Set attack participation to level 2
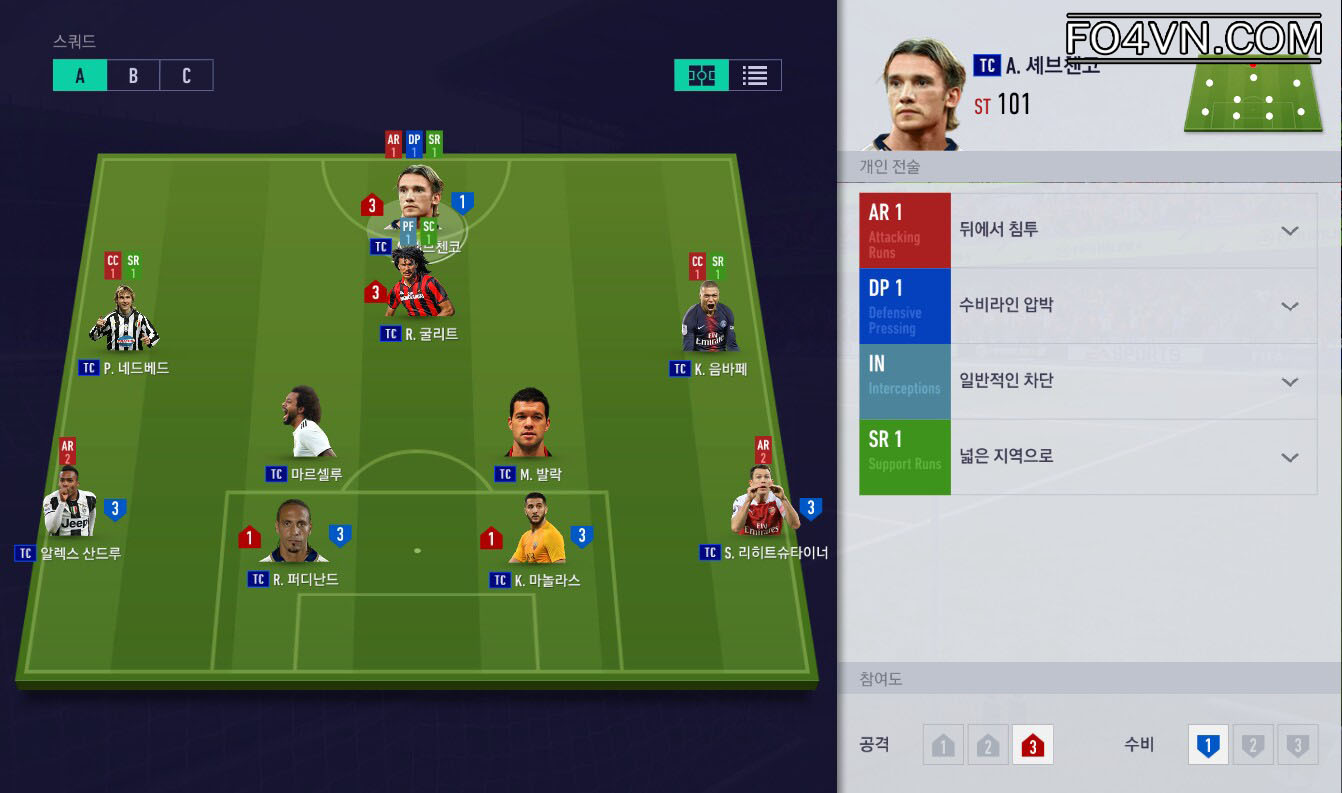The width and height of the screenshot is (1342, 793). (x=988, y=745)
